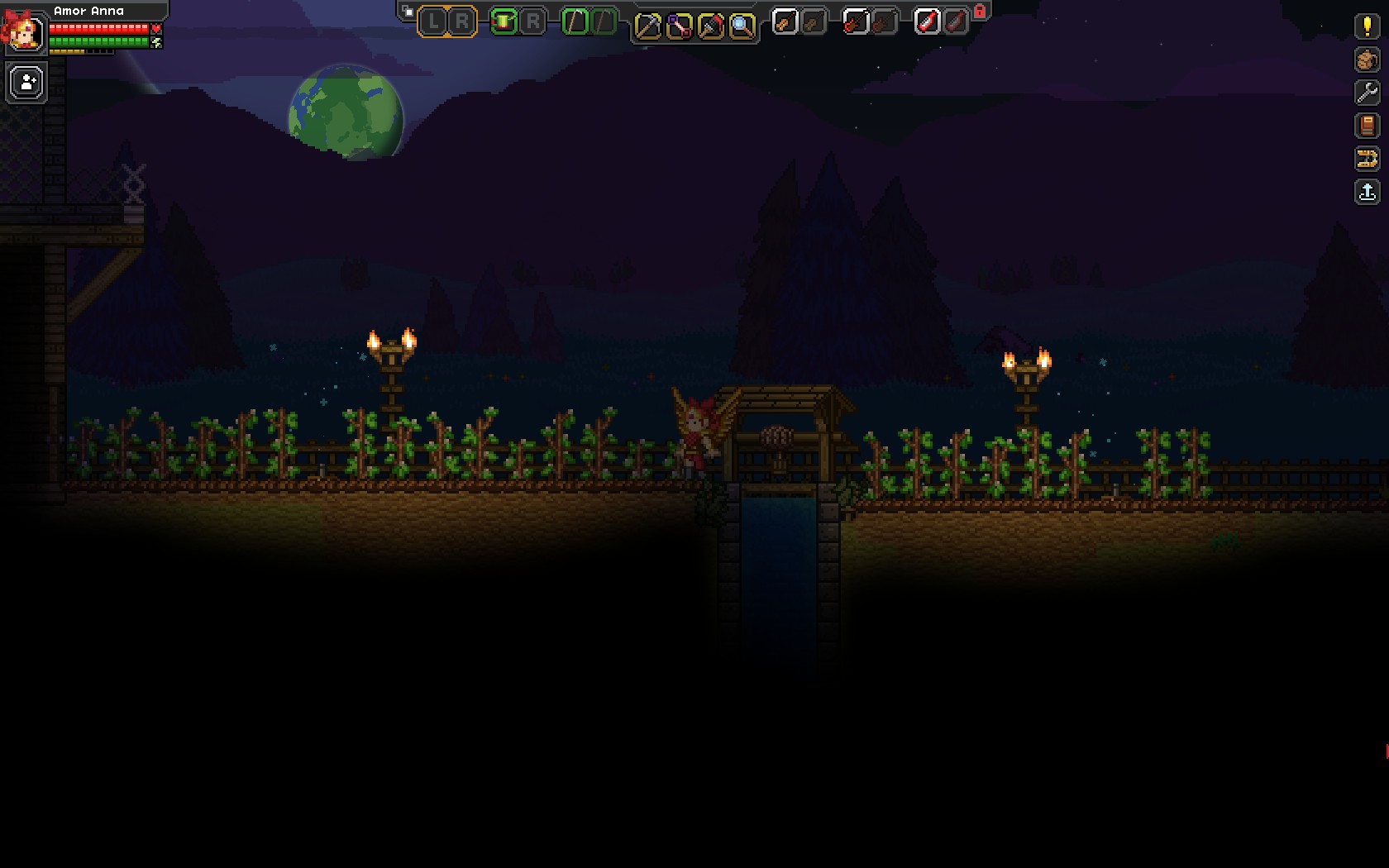Select the pickaxe tool in hotbar
Image resolution: width=1389 pixels, height=868 pixels.
click(x=647, y=26)
